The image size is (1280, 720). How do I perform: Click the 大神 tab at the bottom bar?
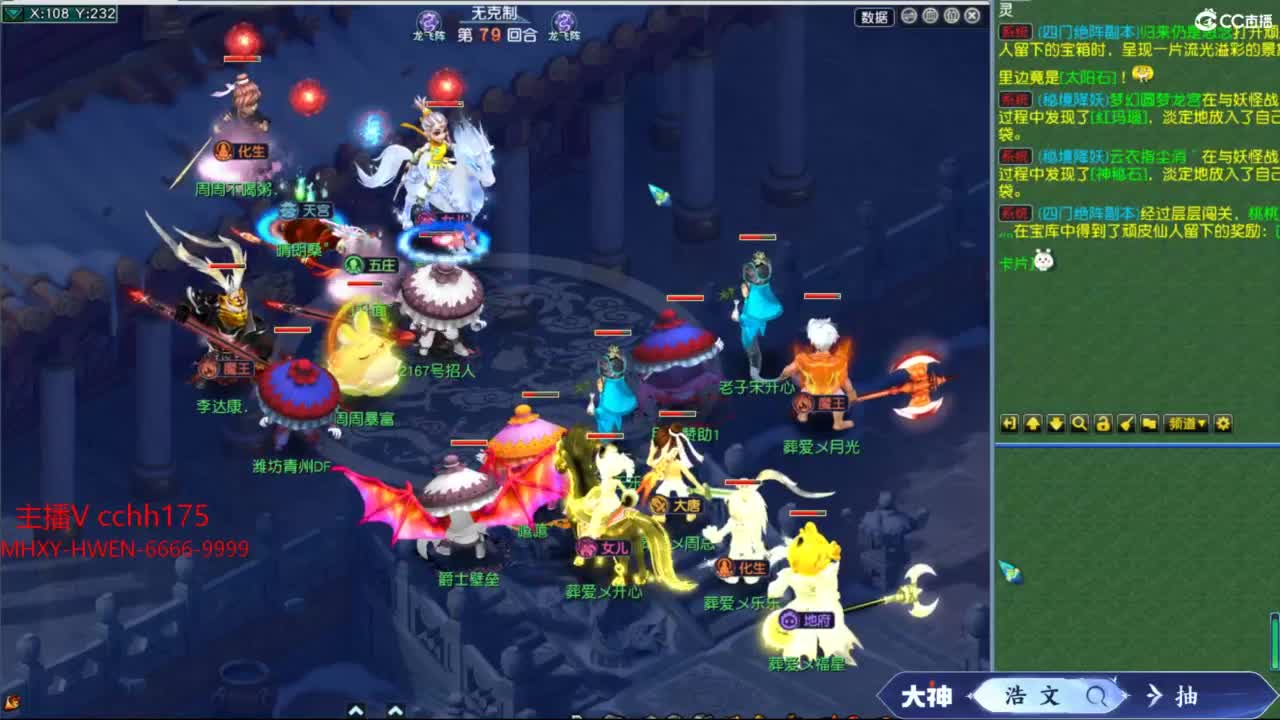tap(926, 697)
